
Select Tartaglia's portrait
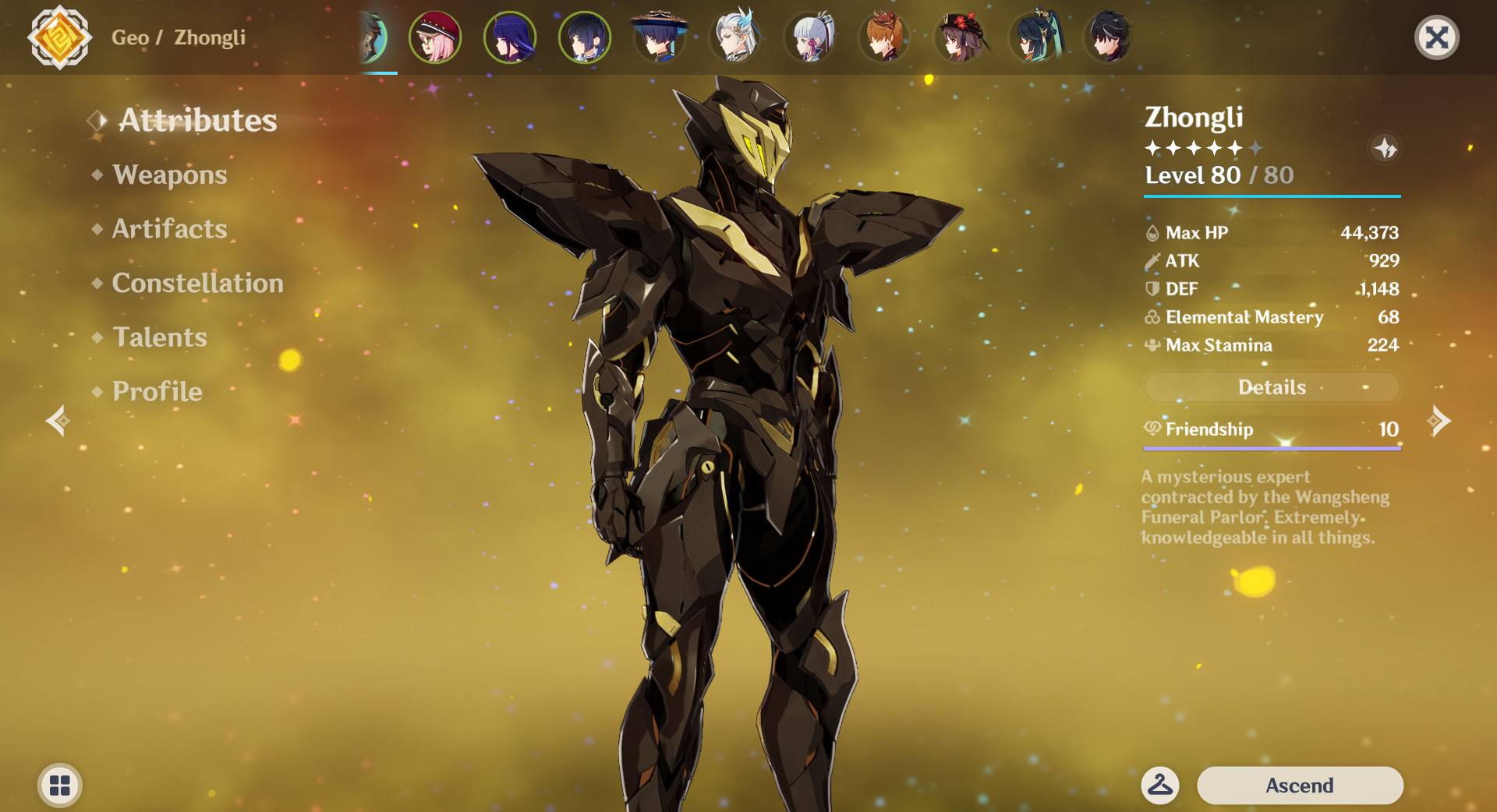[883, 37]
